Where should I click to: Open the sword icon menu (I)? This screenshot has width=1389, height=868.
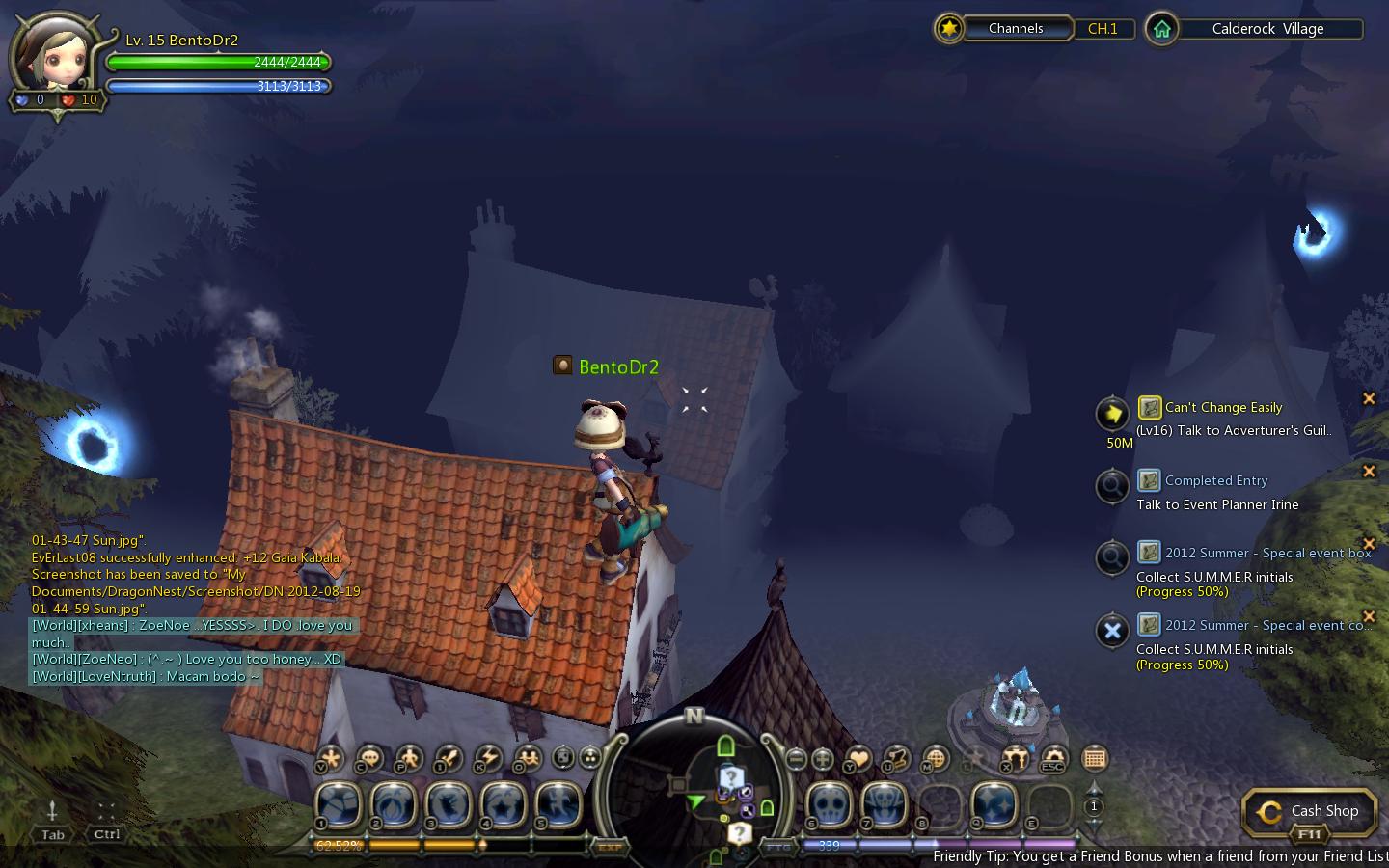pyautogui.click(x=449, y=758)
